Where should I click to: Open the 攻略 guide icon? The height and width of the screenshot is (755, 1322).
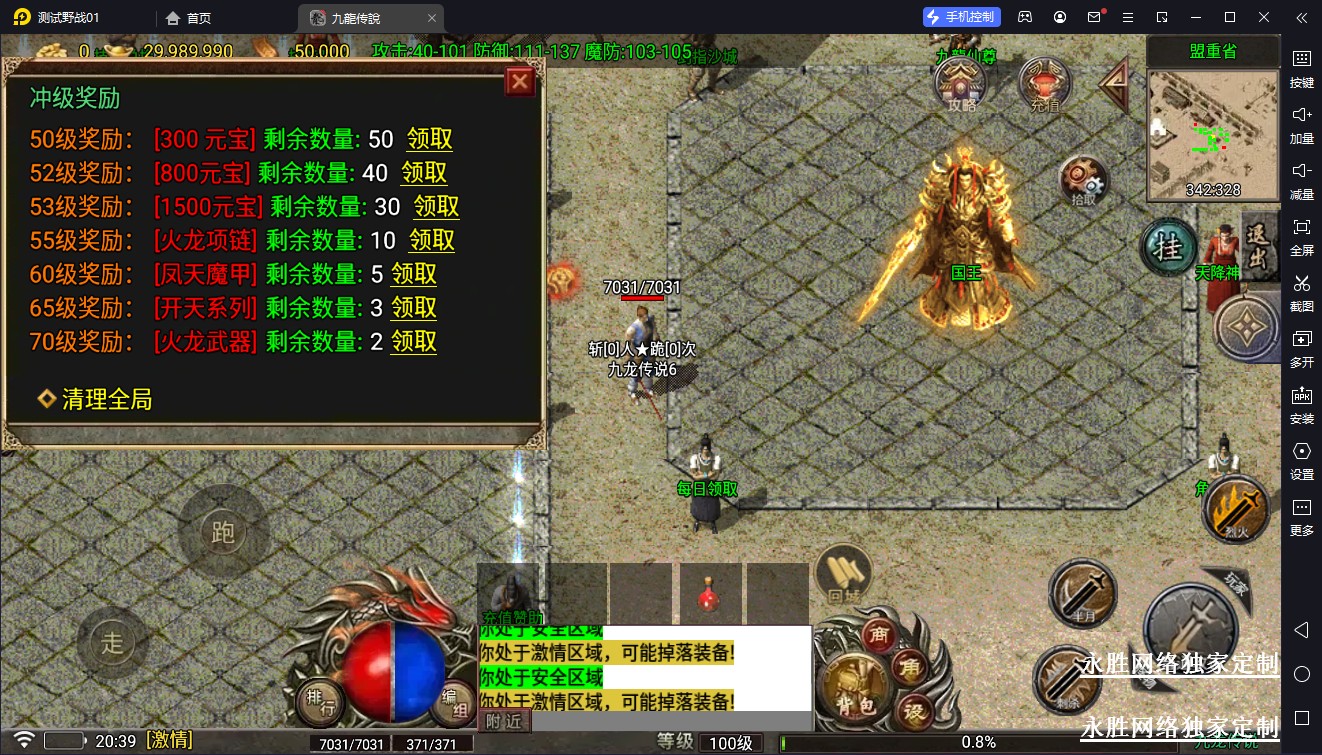(961, 82)
